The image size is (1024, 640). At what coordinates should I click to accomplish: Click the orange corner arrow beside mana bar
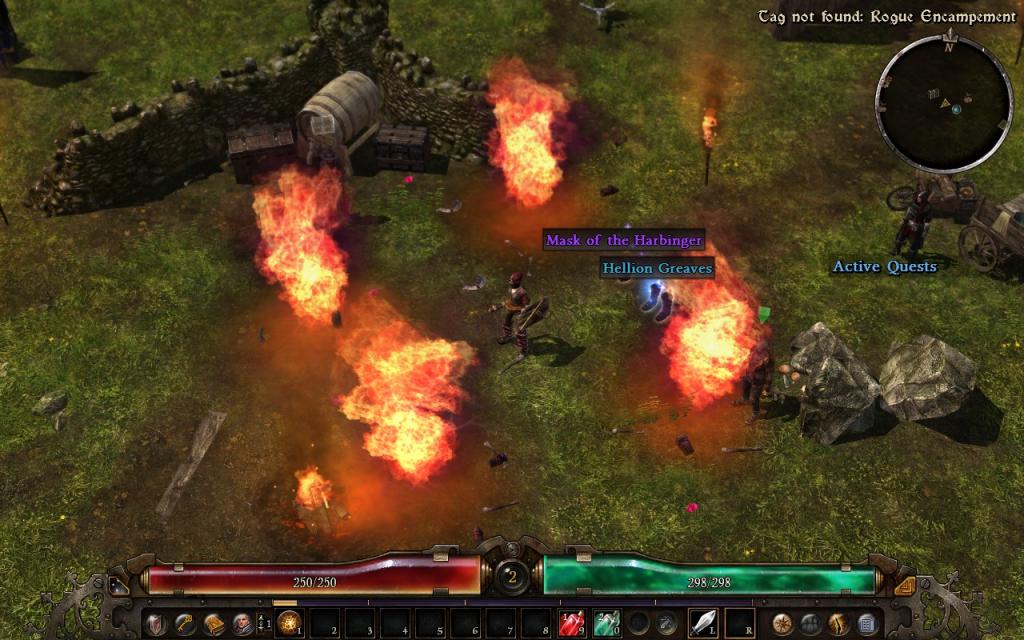[x=904, y=585]
